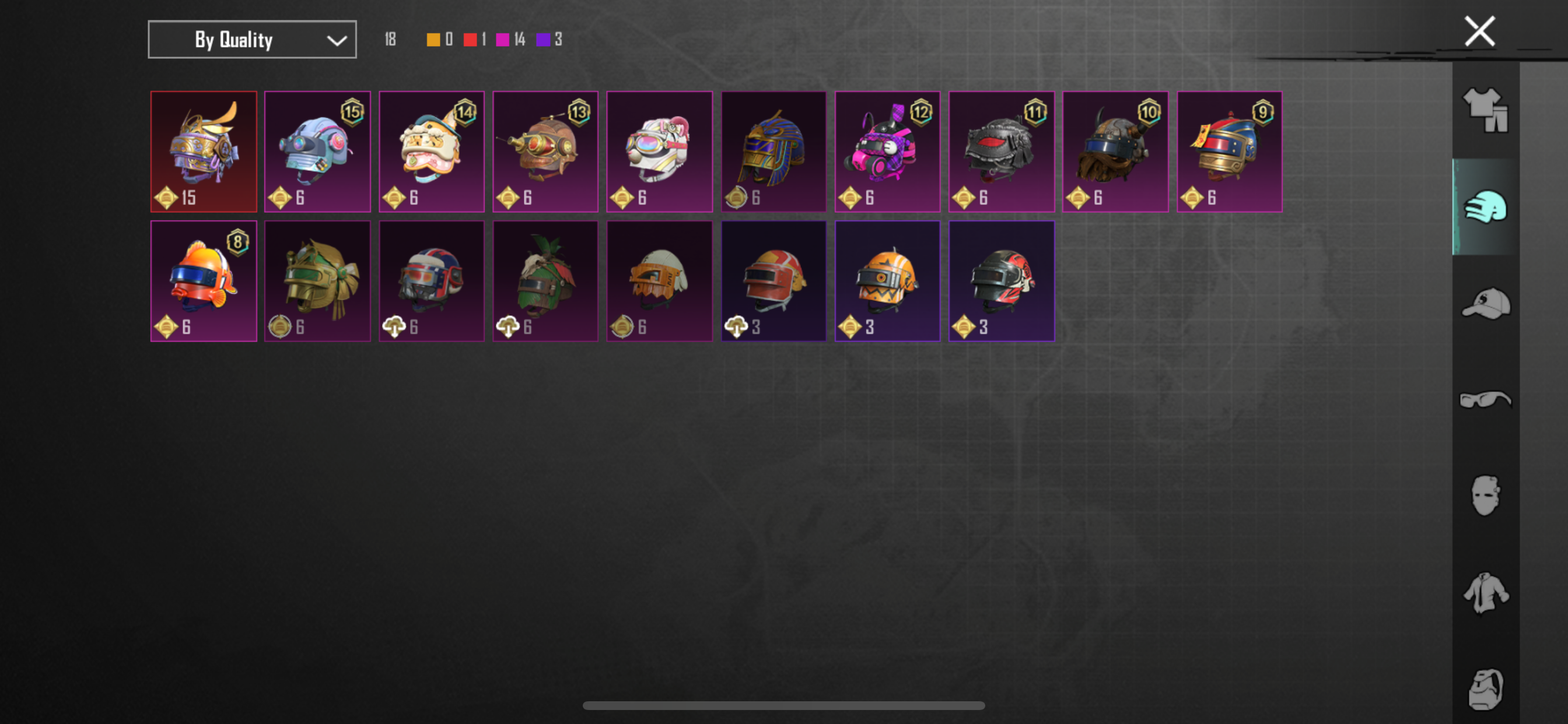Close the inventory screen with the X
This screenshot has height=724, width=1568.
pyautogui.click(x=1479, y=31)
